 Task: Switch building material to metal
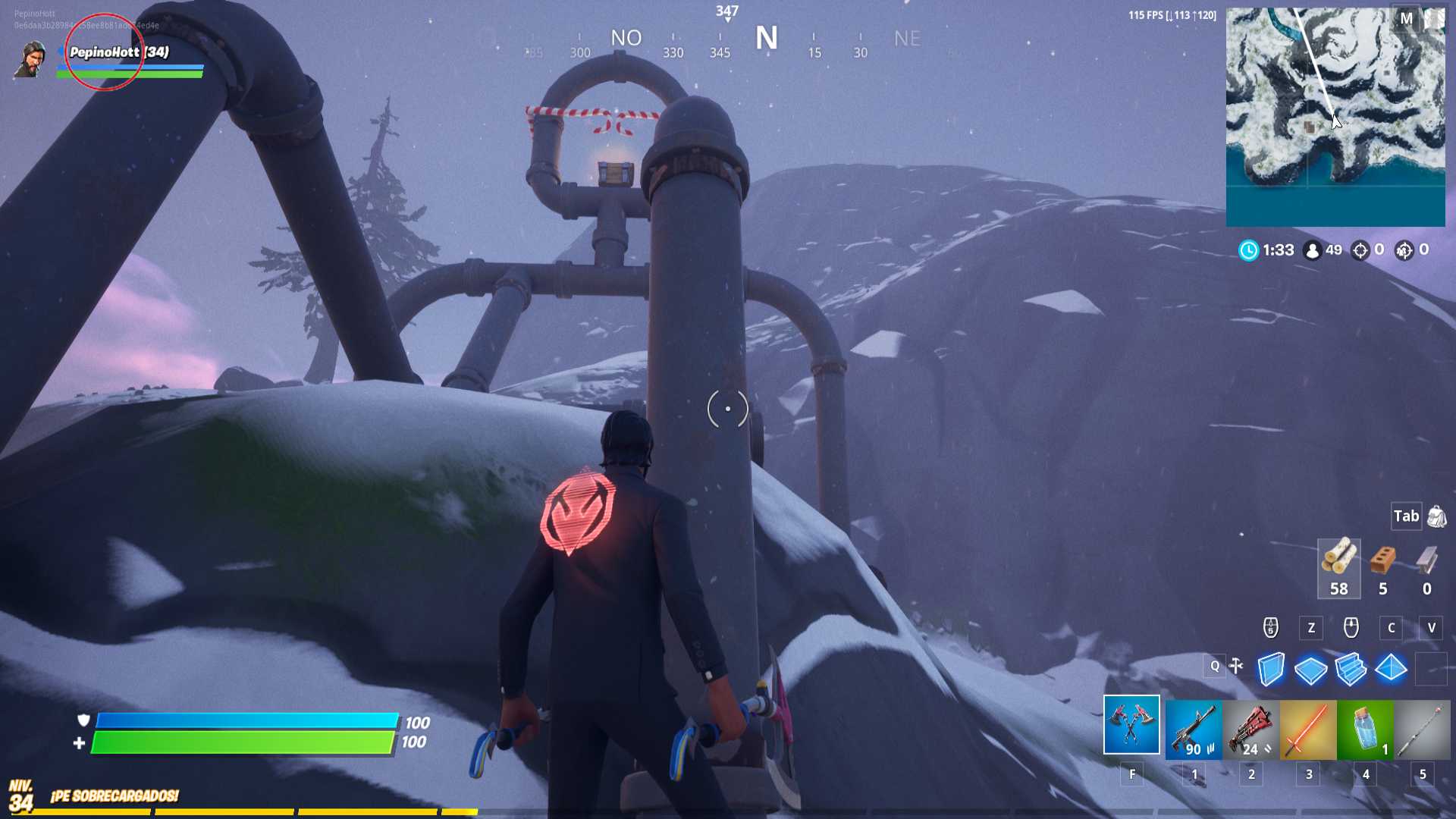(1426, 568)
